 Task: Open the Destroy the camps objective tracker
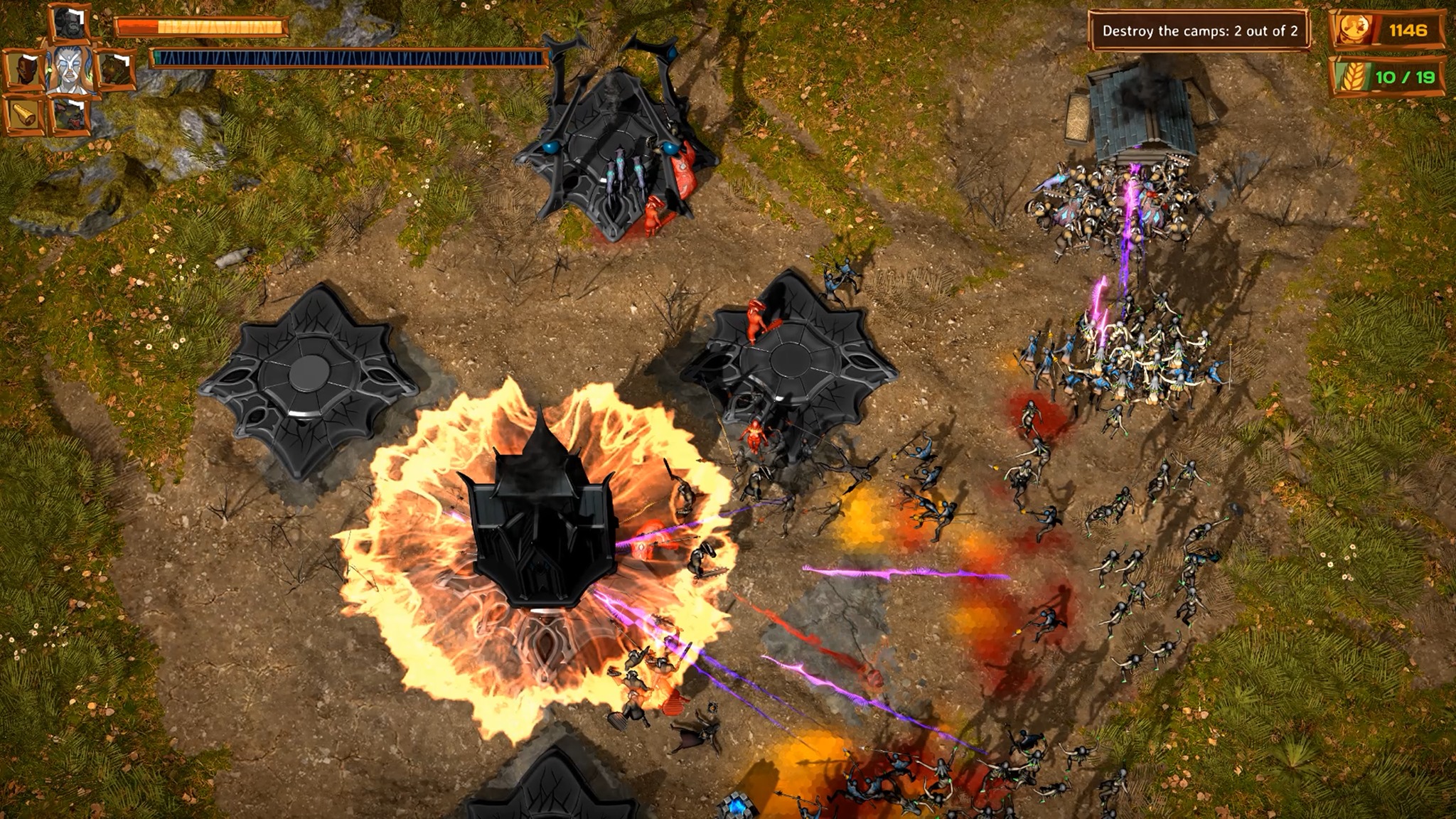(x=1199, y=31)
